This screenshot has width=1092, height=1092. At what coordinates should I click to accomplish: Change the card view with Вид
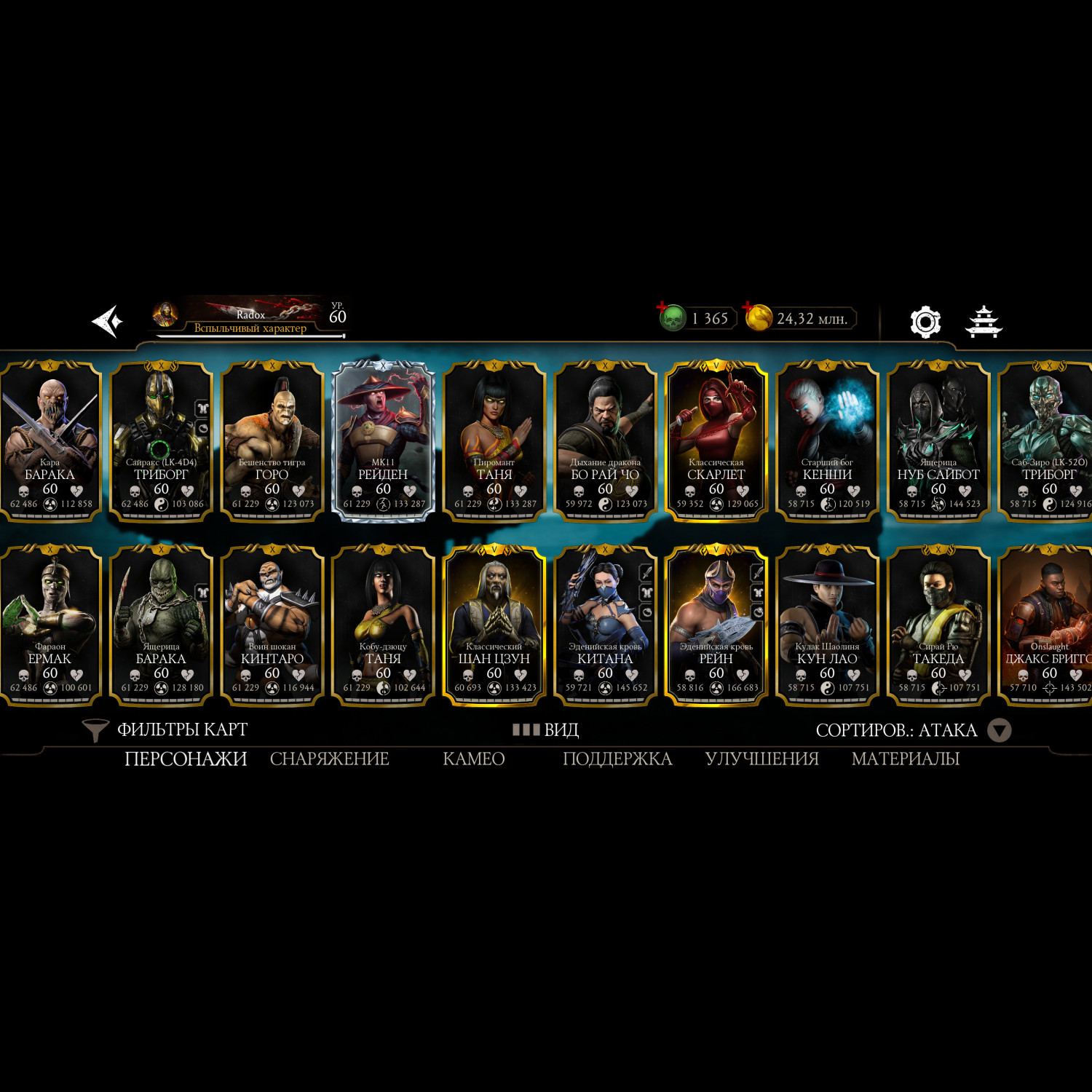(x=546, y=729)
